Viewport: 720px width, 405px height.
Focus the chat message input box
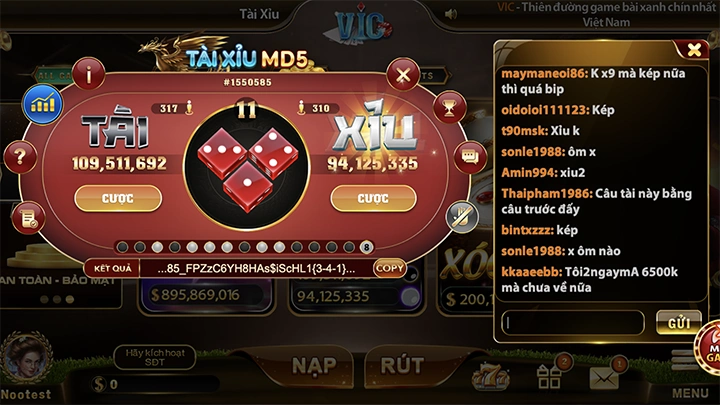coord(573,322)
